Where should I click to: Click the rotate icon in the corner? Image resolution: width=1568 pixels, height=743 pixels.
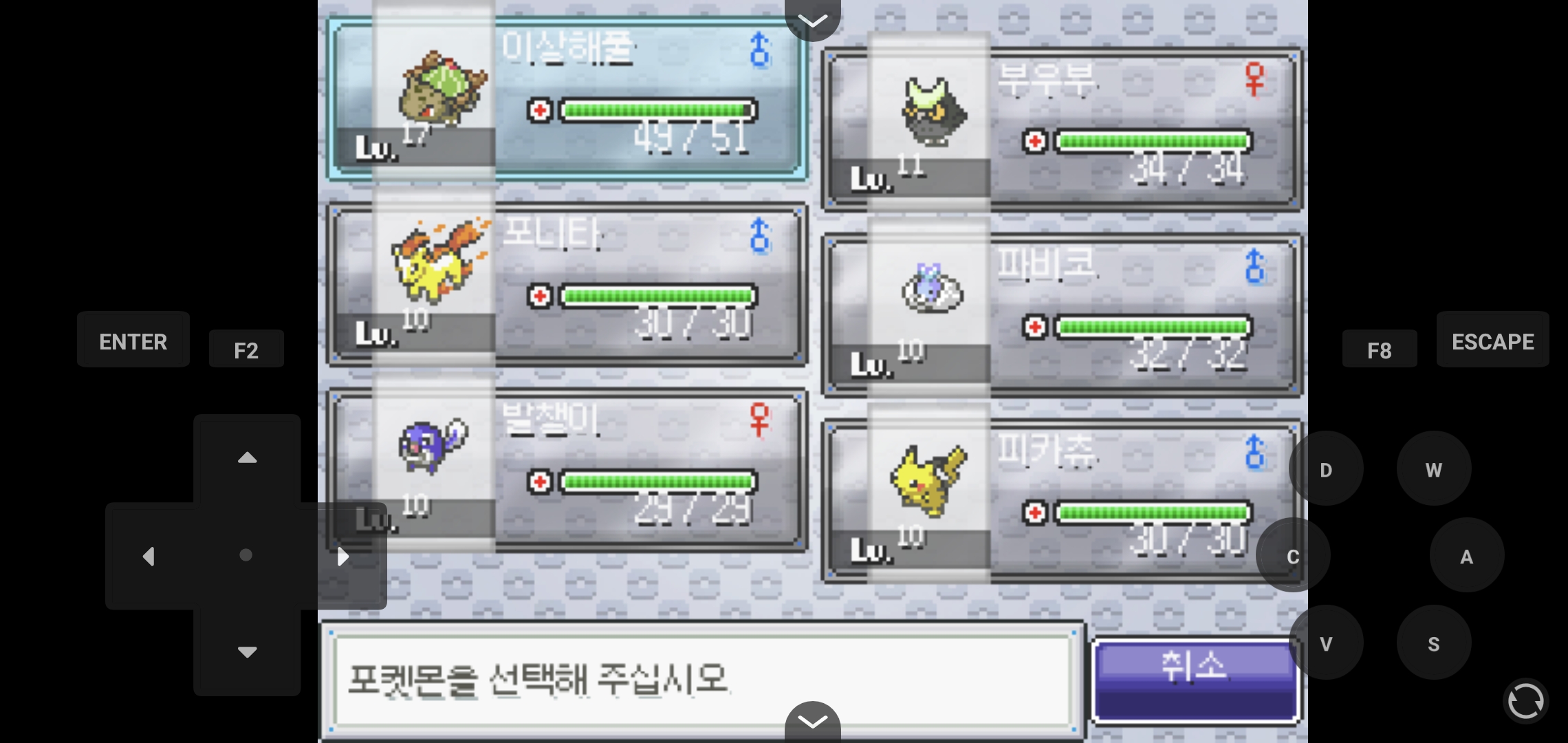point(1525,702)
